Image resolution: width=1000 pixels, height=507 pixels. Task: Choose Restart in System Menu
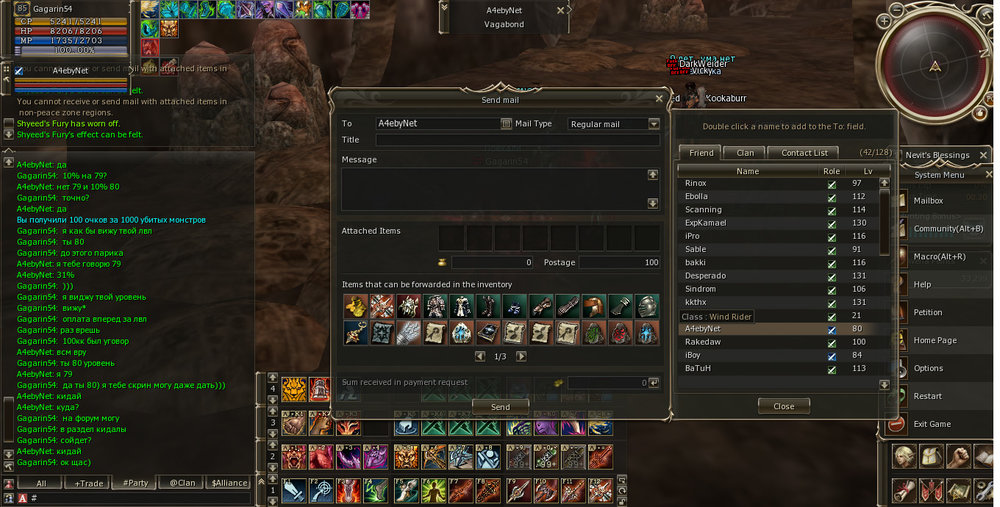(927, 397)
